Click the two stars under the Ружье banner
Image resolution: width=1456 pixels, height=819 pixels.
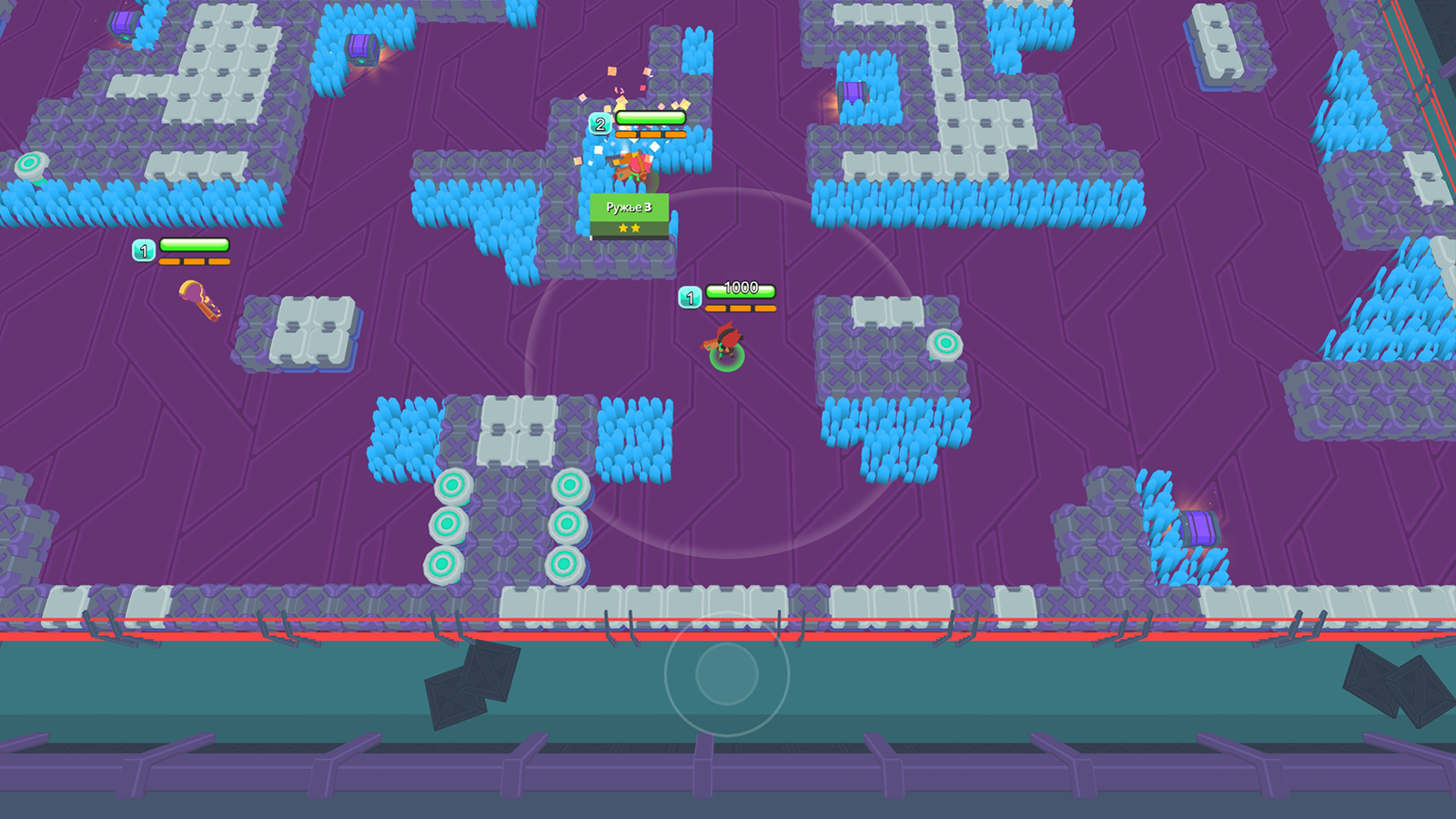coord(627,227)
